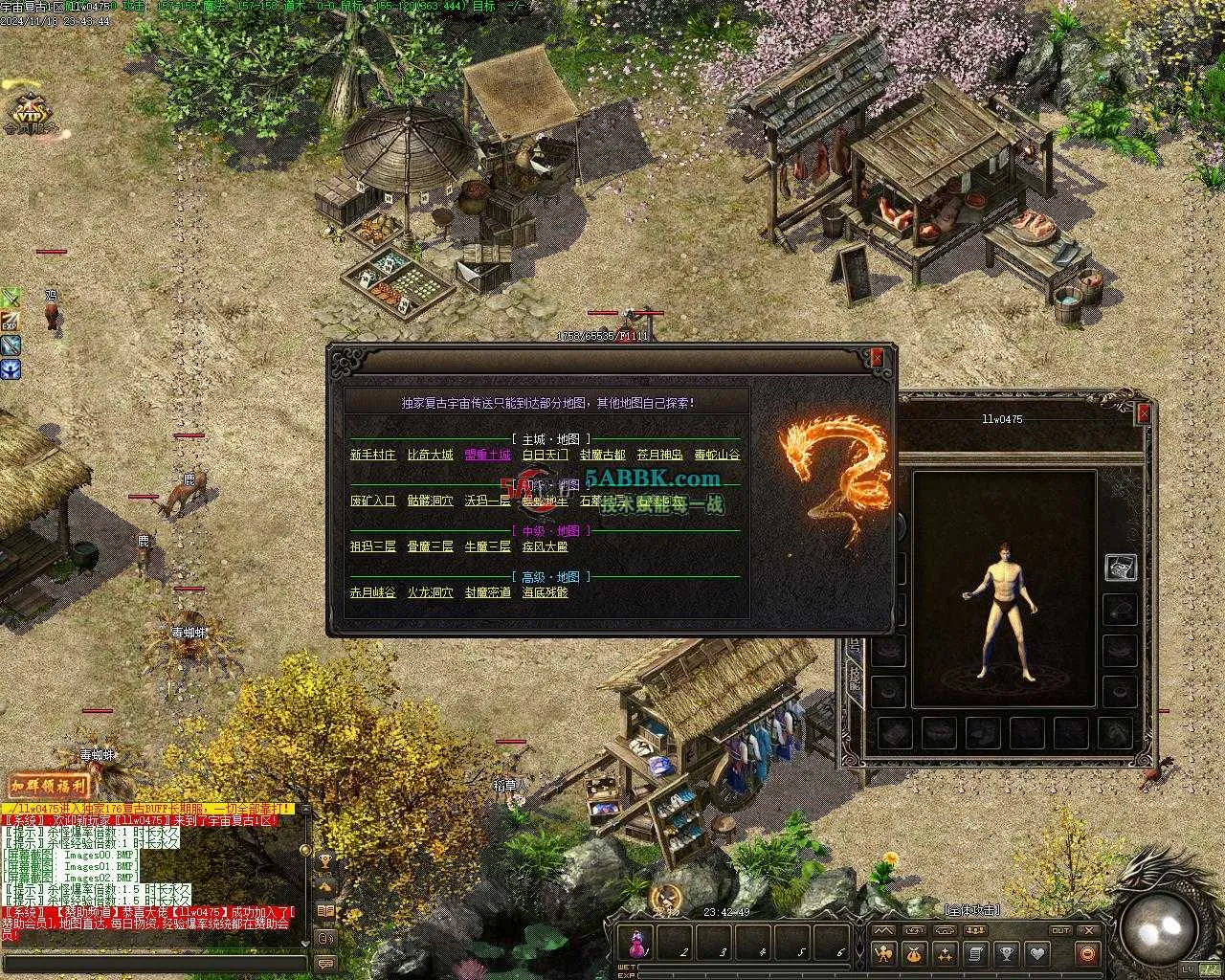
Task: Click the trophy icon in bottom bar
Action: (x=1006, y=953)
